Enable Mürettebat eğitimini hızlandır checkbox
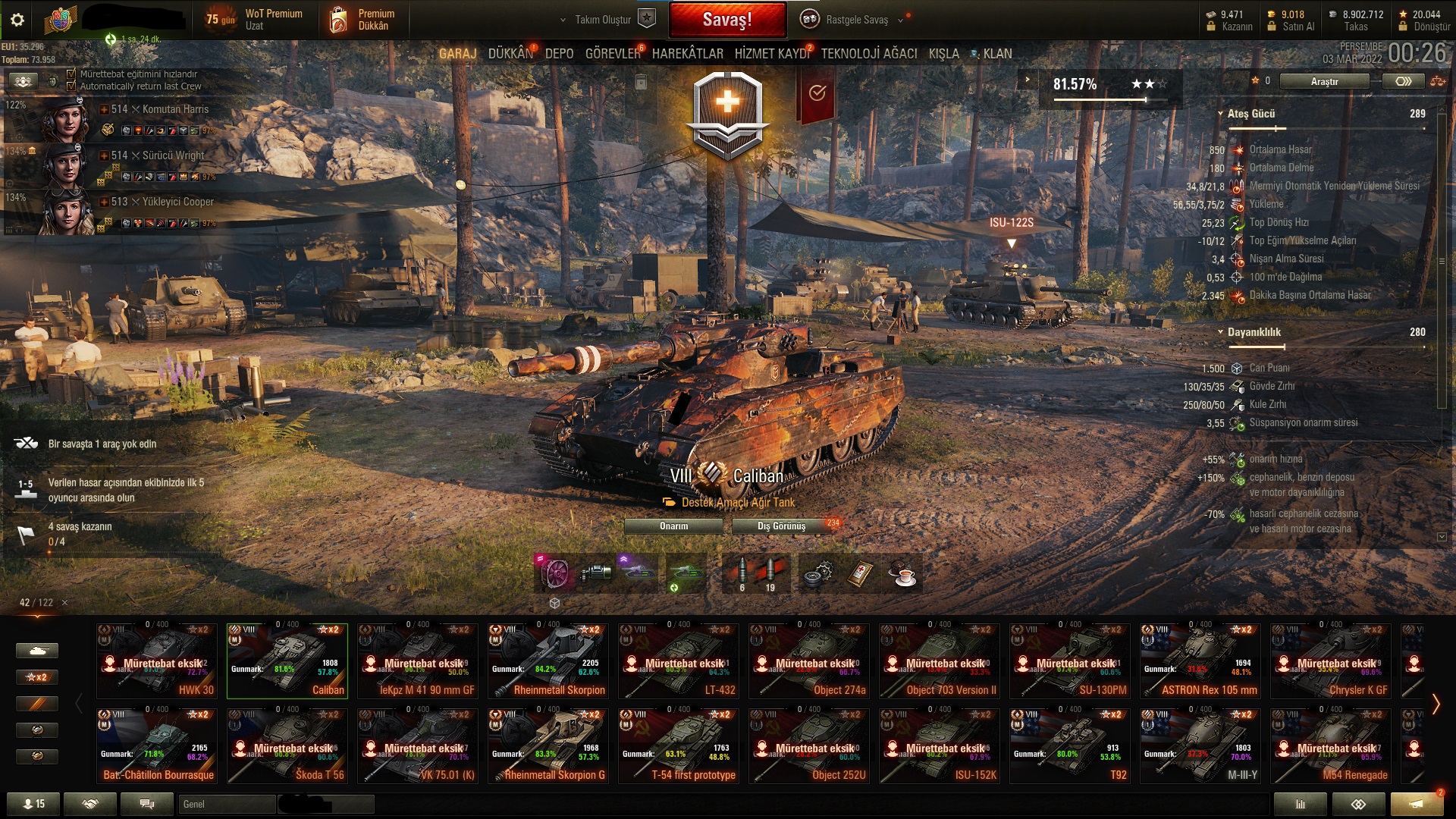The height and width of the screenshot is (819, 1456). [x=72, y=75]
